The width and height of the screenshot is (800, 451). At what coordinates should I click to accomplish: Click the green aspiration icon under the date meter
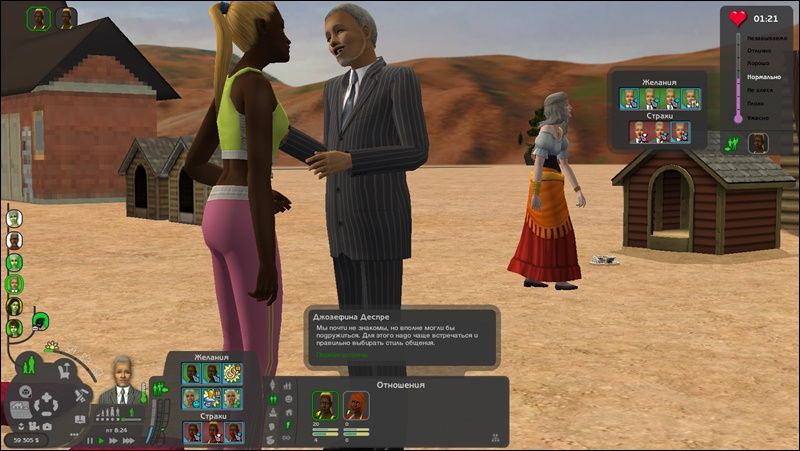click(x=733, y=143)
